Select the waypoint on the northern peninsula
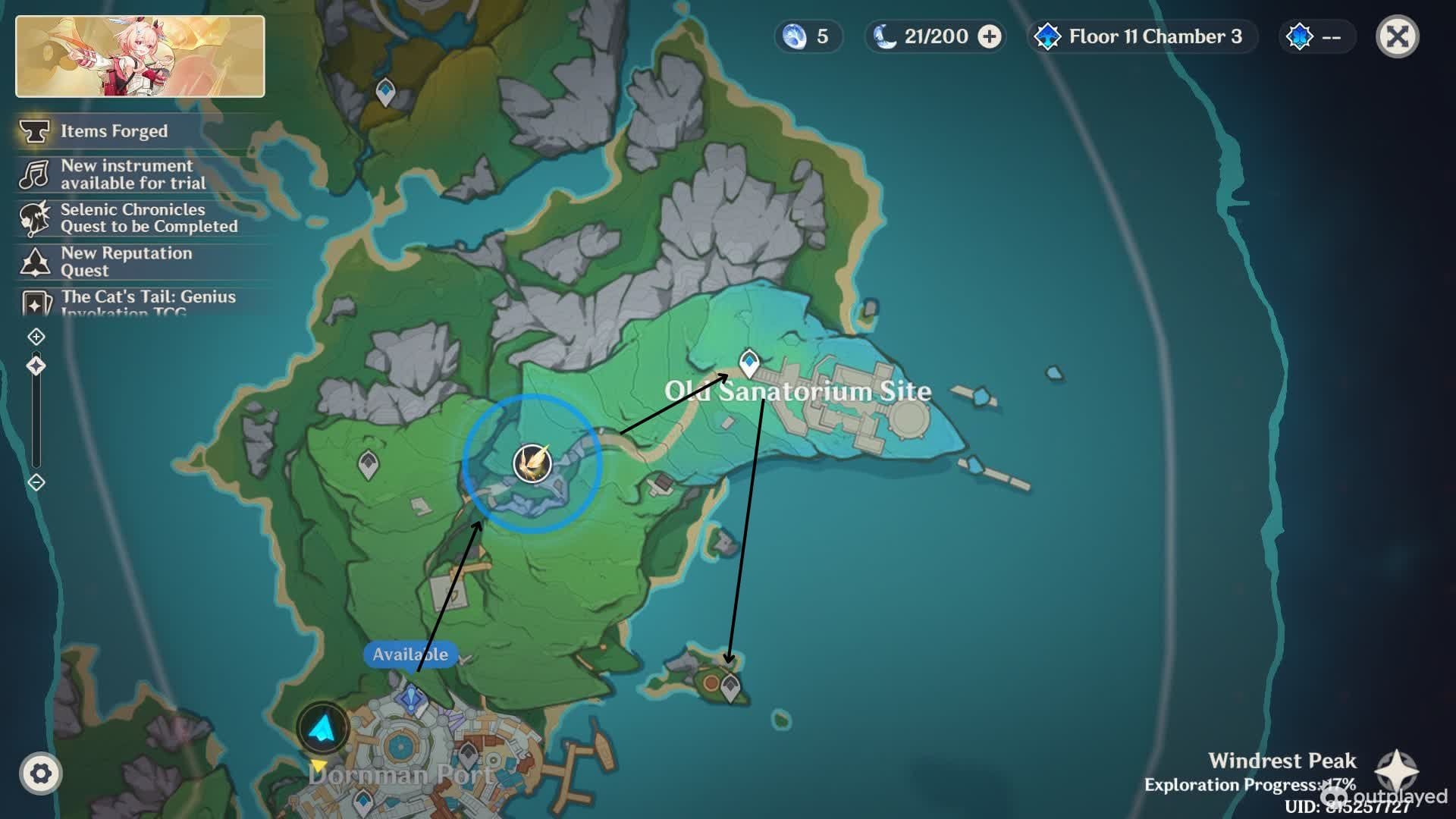 click(386, 91)
